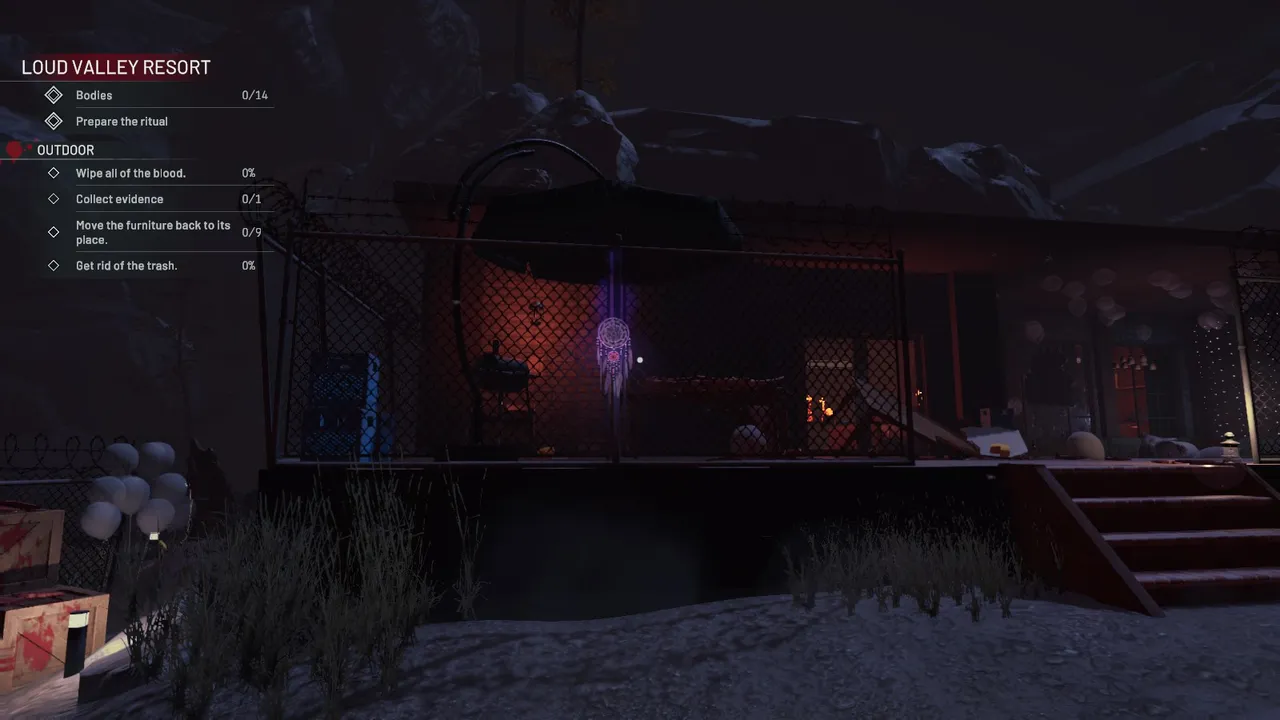Click the 0/14 Bodies counter
This screenshot has height=720, width=1280.
click(x=253, y=95)
